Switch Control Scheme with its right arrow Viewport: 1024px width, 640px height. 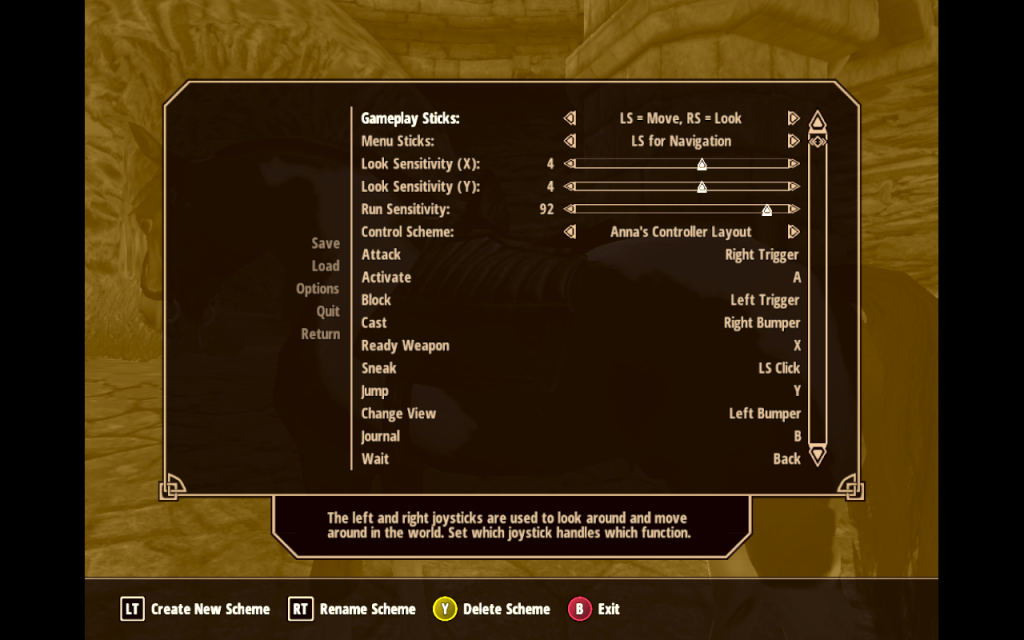[x=793, y=232]
